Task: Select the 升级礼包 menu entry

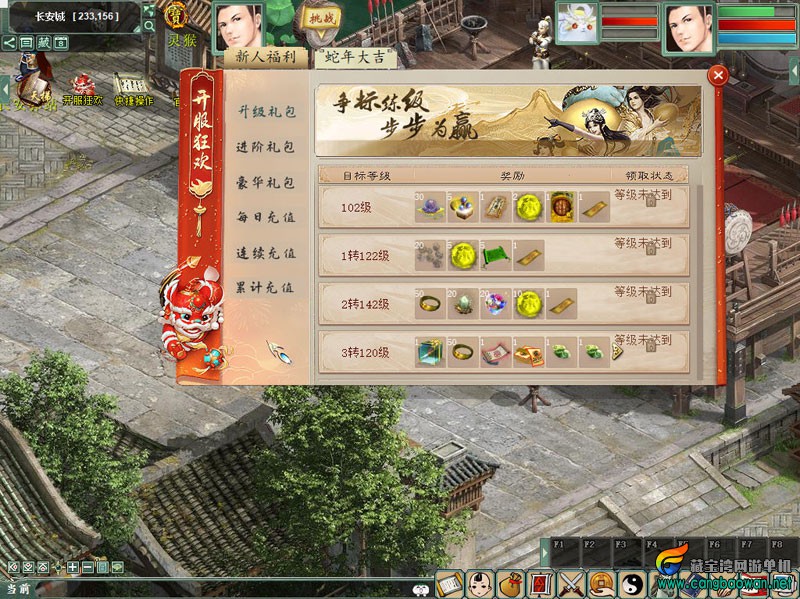Action: click(265, 112)
